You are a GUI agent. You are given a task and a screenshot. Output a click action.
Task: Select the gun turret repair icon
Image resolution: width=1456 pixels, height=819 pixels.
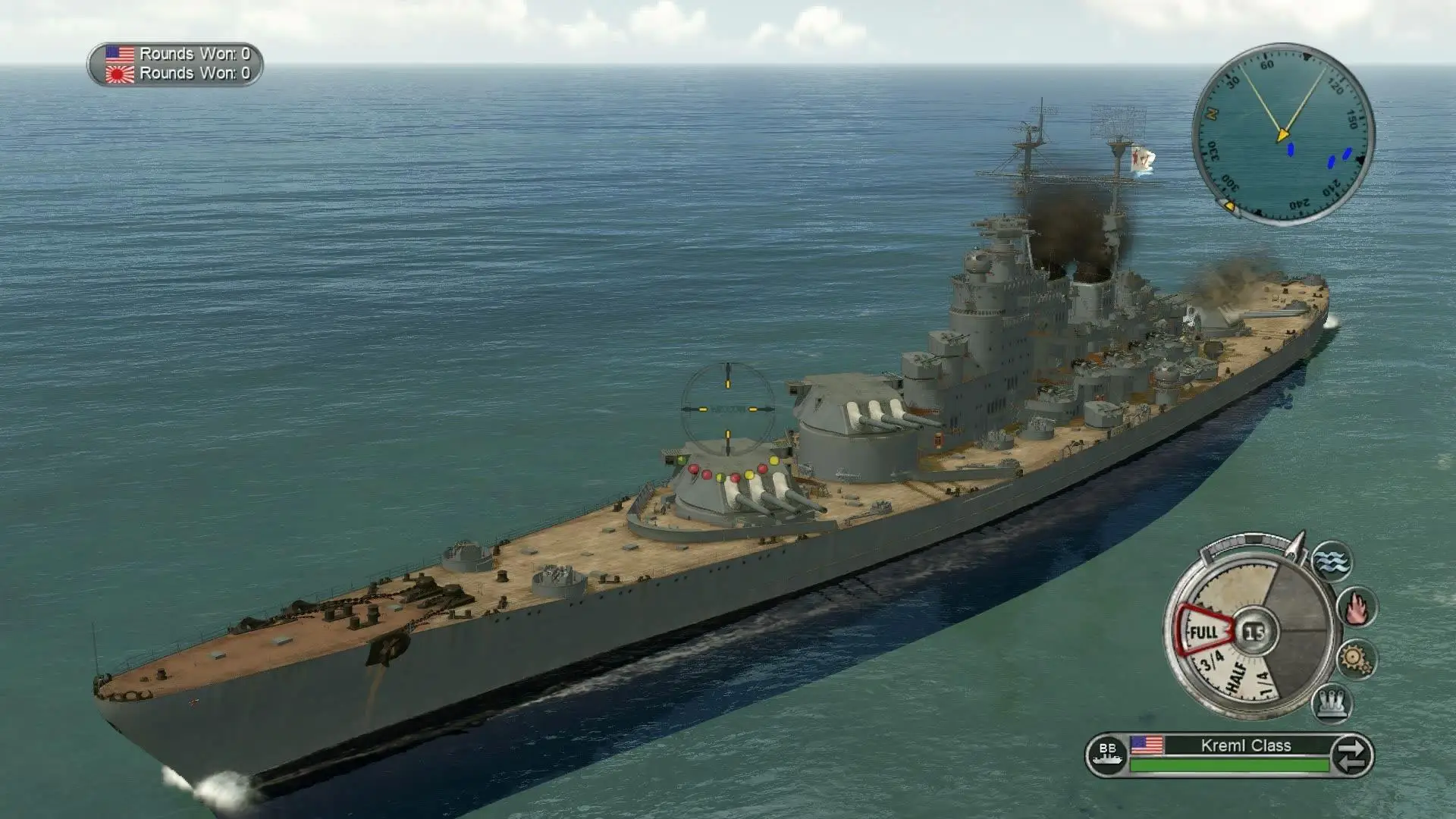[x=1332, y=701]
